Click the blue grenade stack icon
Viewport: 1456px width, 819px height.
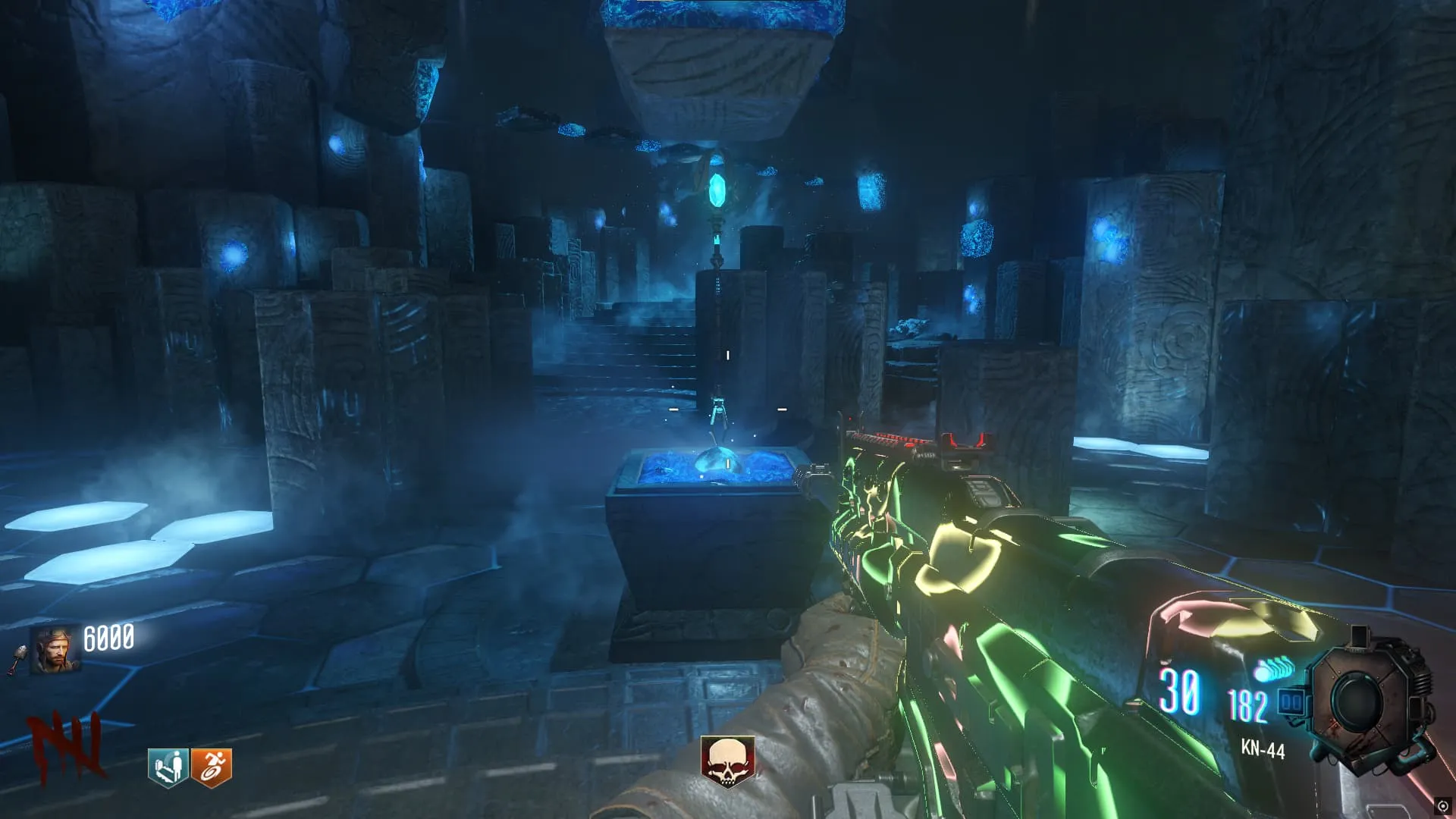pos(1271,671)
